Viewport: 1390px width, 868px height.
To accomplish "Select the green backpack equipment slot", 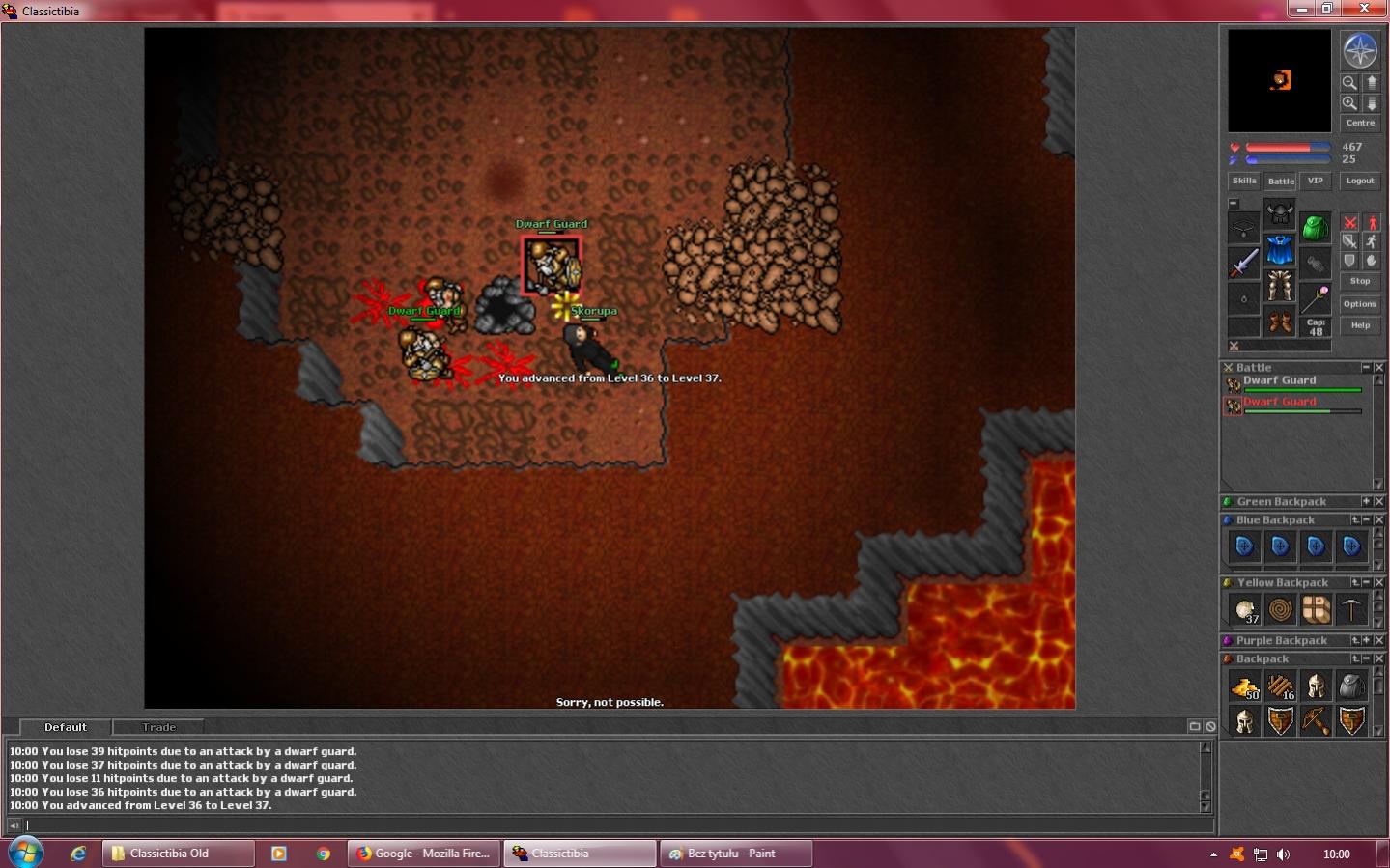I will pos(1315,228).
